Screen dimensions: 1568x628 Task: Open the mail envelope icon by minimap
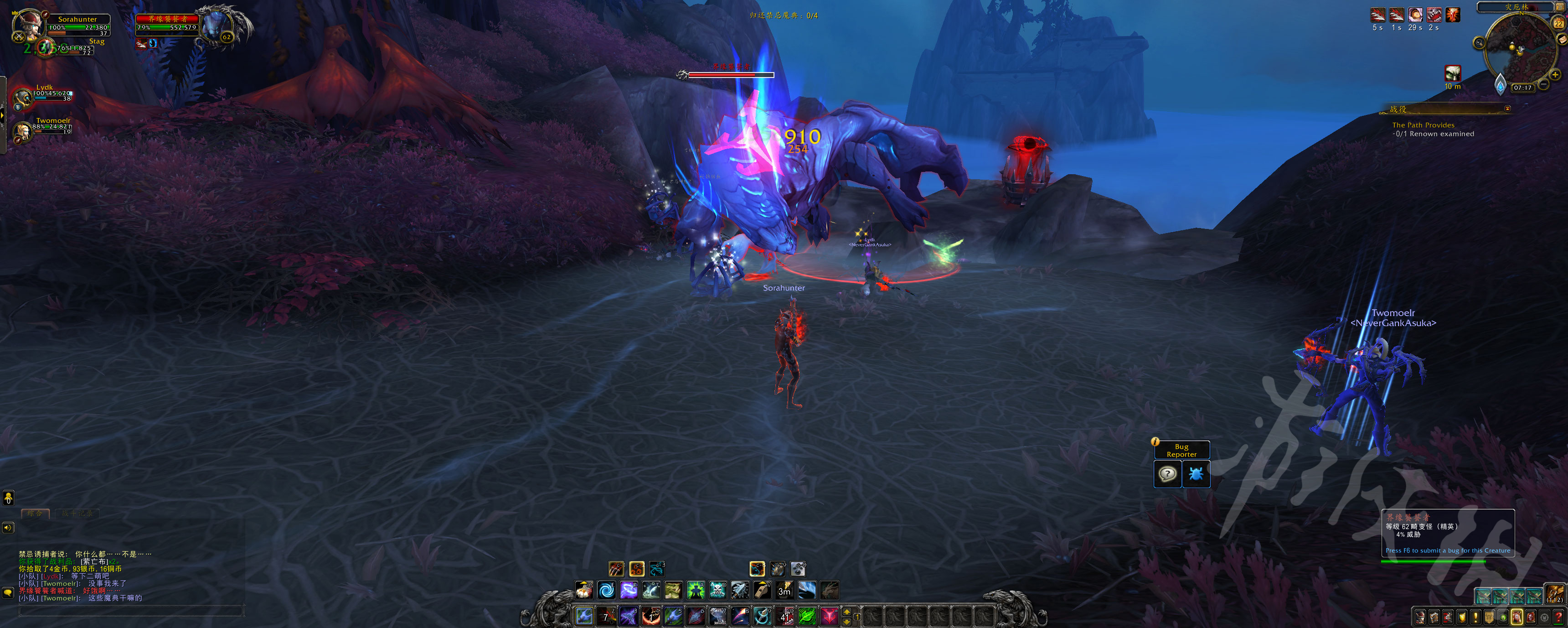click(x=1563, y=39)
